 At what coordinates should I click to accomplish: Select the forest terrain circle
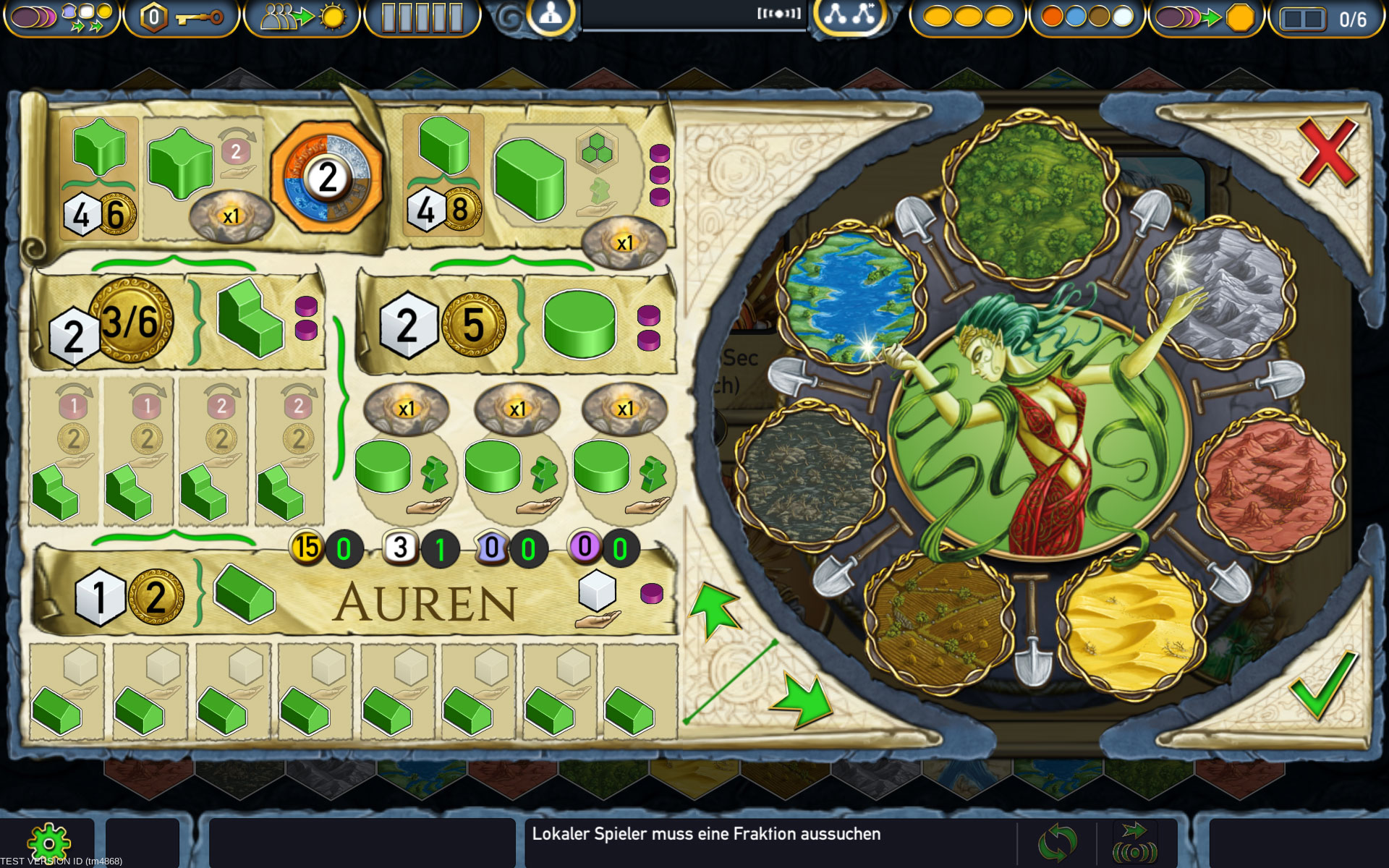click(1029, 194)
